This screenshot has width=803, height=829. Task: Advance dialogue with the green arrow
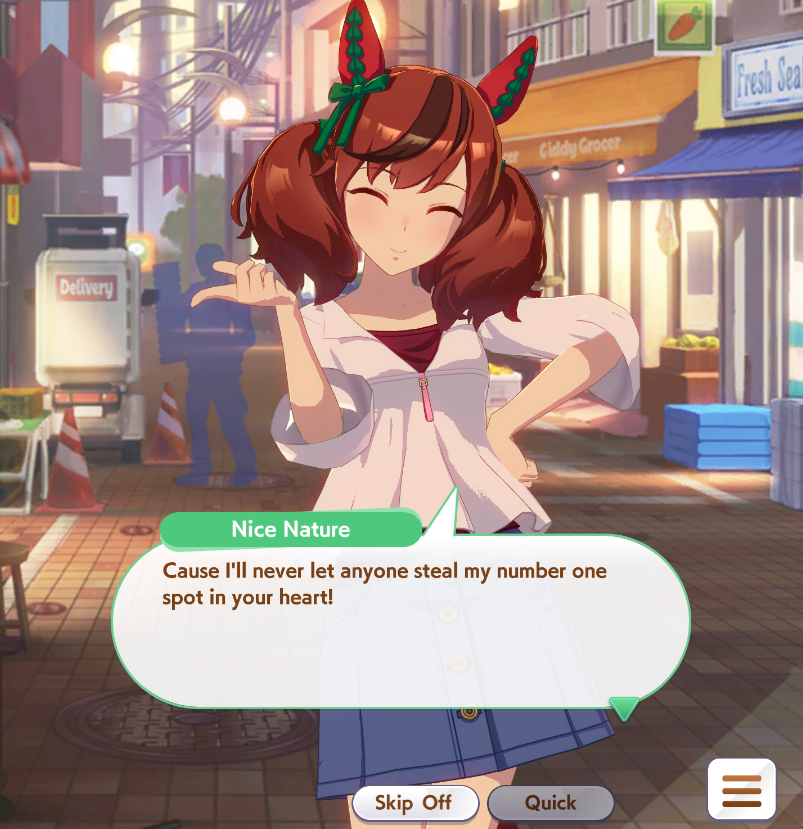(x=625, y=708)
